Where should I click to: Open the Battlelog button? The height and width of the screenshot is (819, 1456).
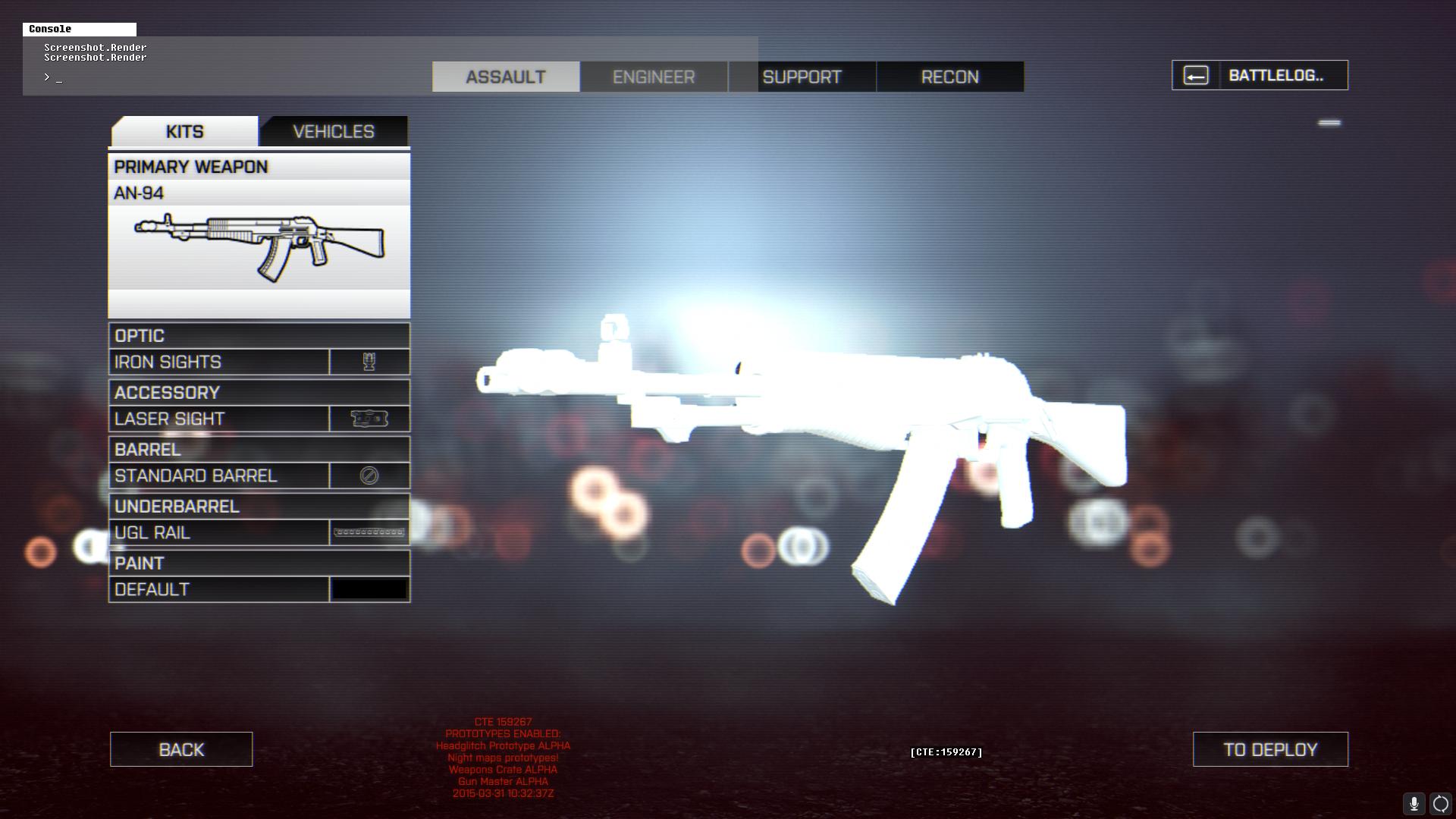tap(1260, 75)
